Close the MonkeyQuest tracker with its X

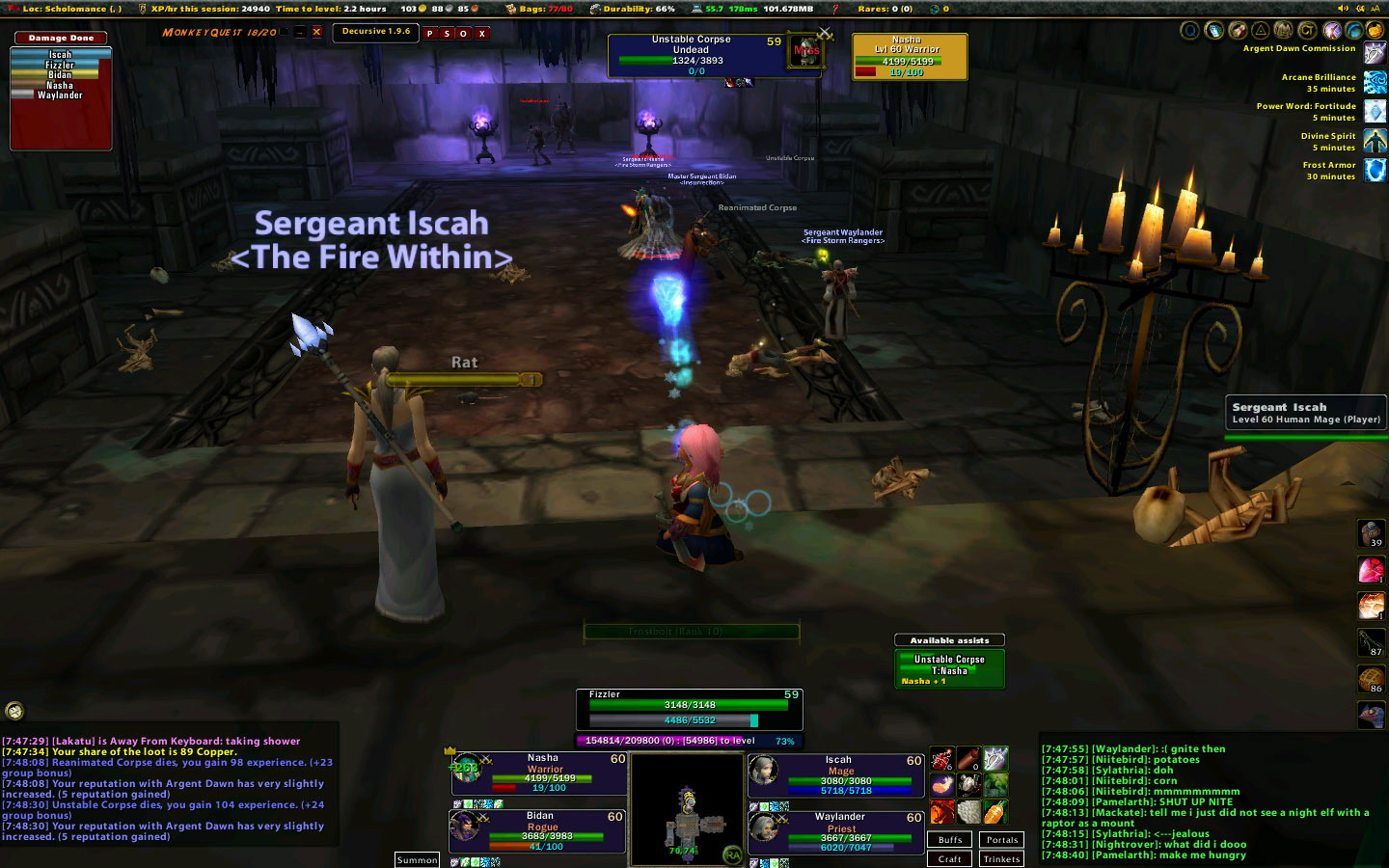click(316, 32)
